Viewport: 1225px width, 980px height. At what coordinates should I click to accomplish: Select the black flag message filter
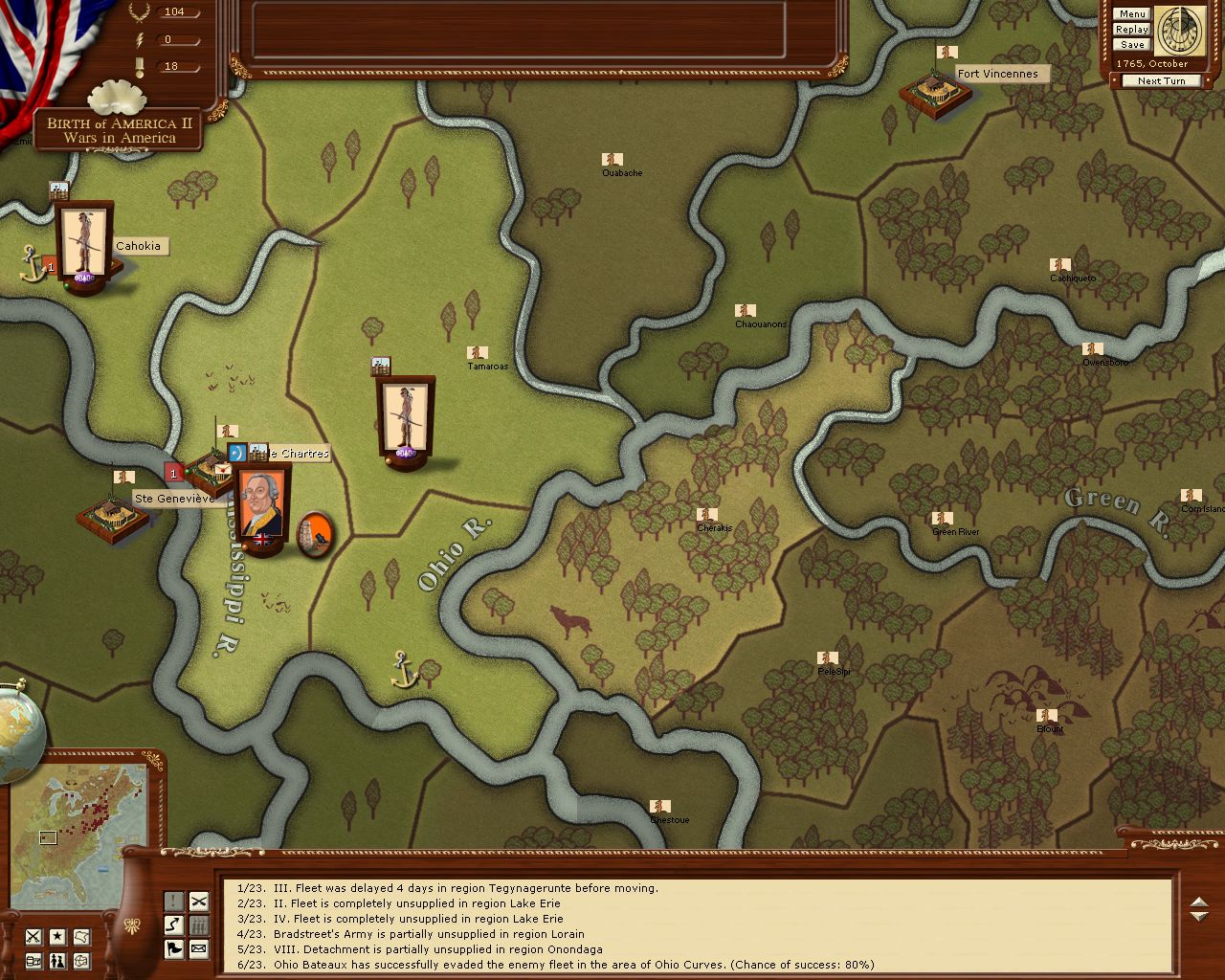coord(173,949)
